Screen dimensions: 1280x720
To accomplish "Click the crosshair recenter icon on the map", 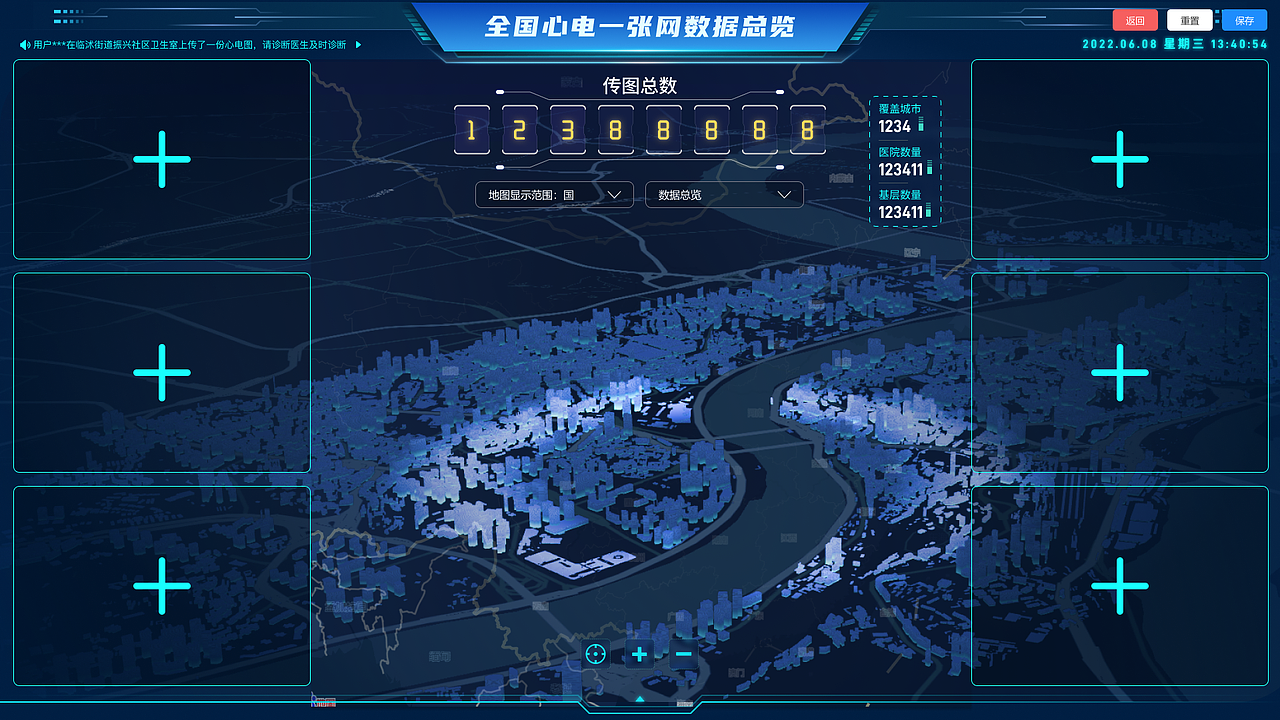I will pos(596,654).
